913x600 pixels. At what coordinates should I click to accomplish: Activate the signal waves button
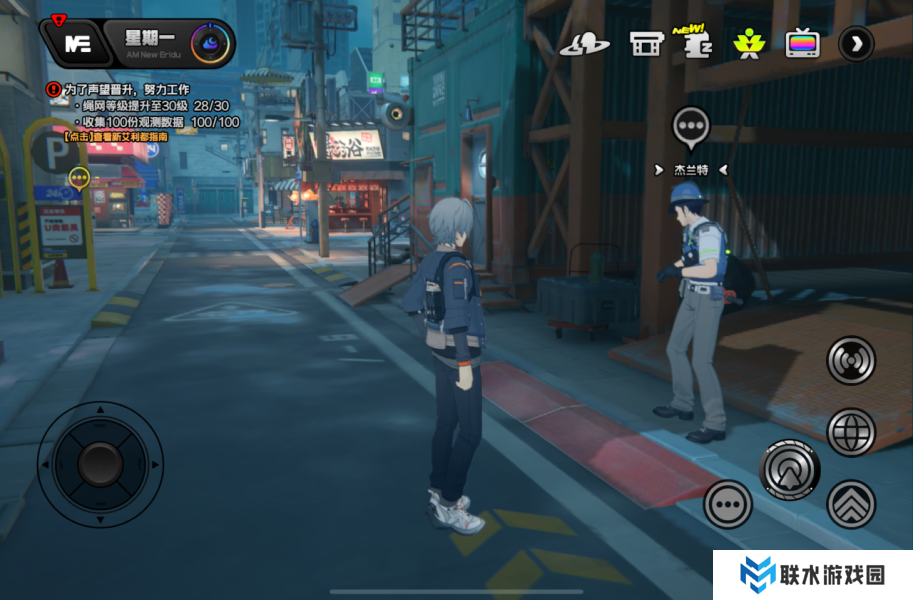851,361
